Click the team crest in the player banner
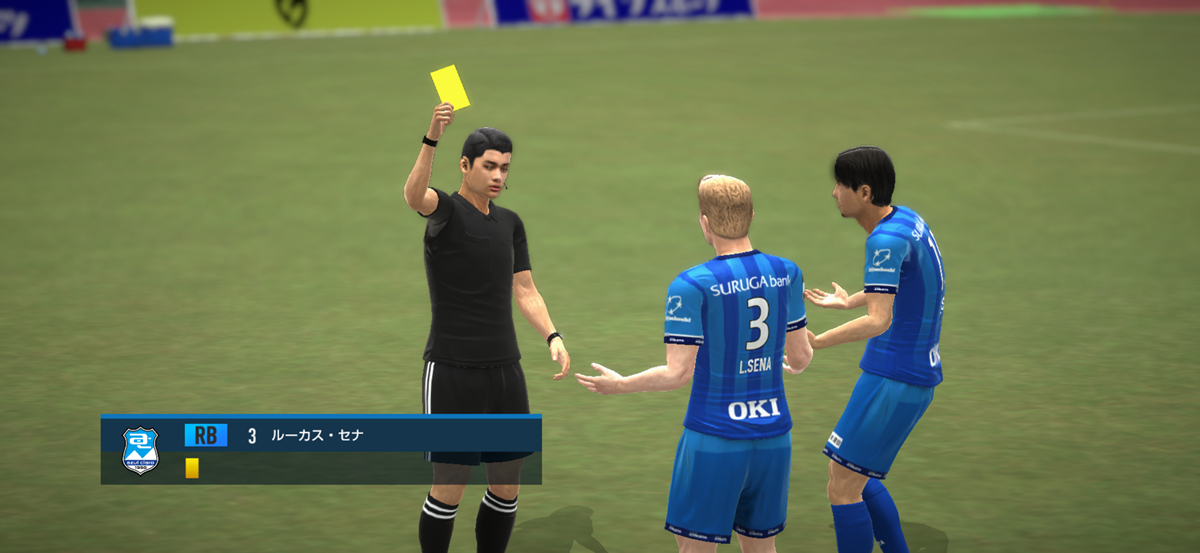This screenshot has width=1200, height=553. (140, 450)
